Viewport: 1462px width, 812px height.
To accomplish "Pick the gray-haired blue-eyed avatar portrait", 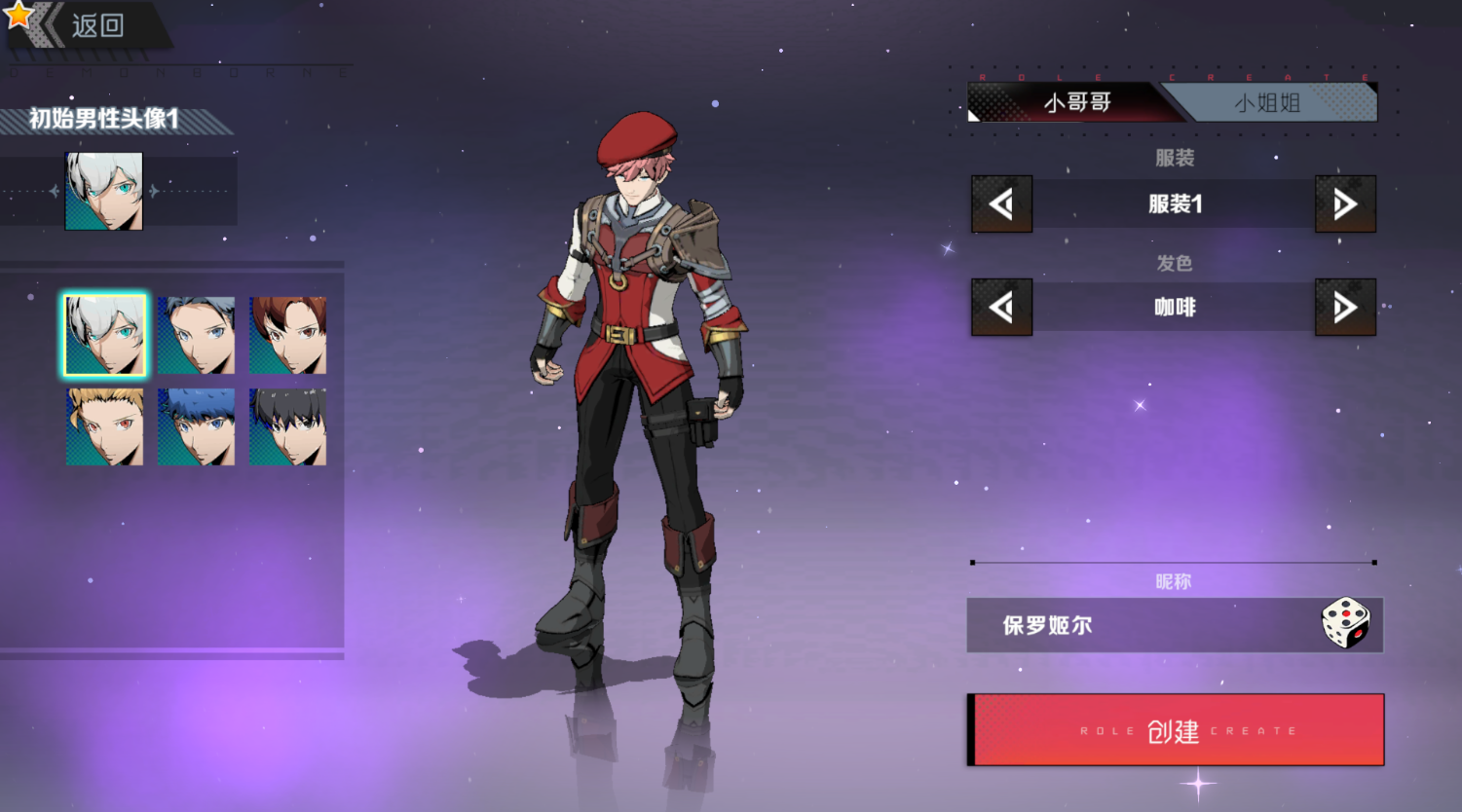I will click(x=196, y=336).
